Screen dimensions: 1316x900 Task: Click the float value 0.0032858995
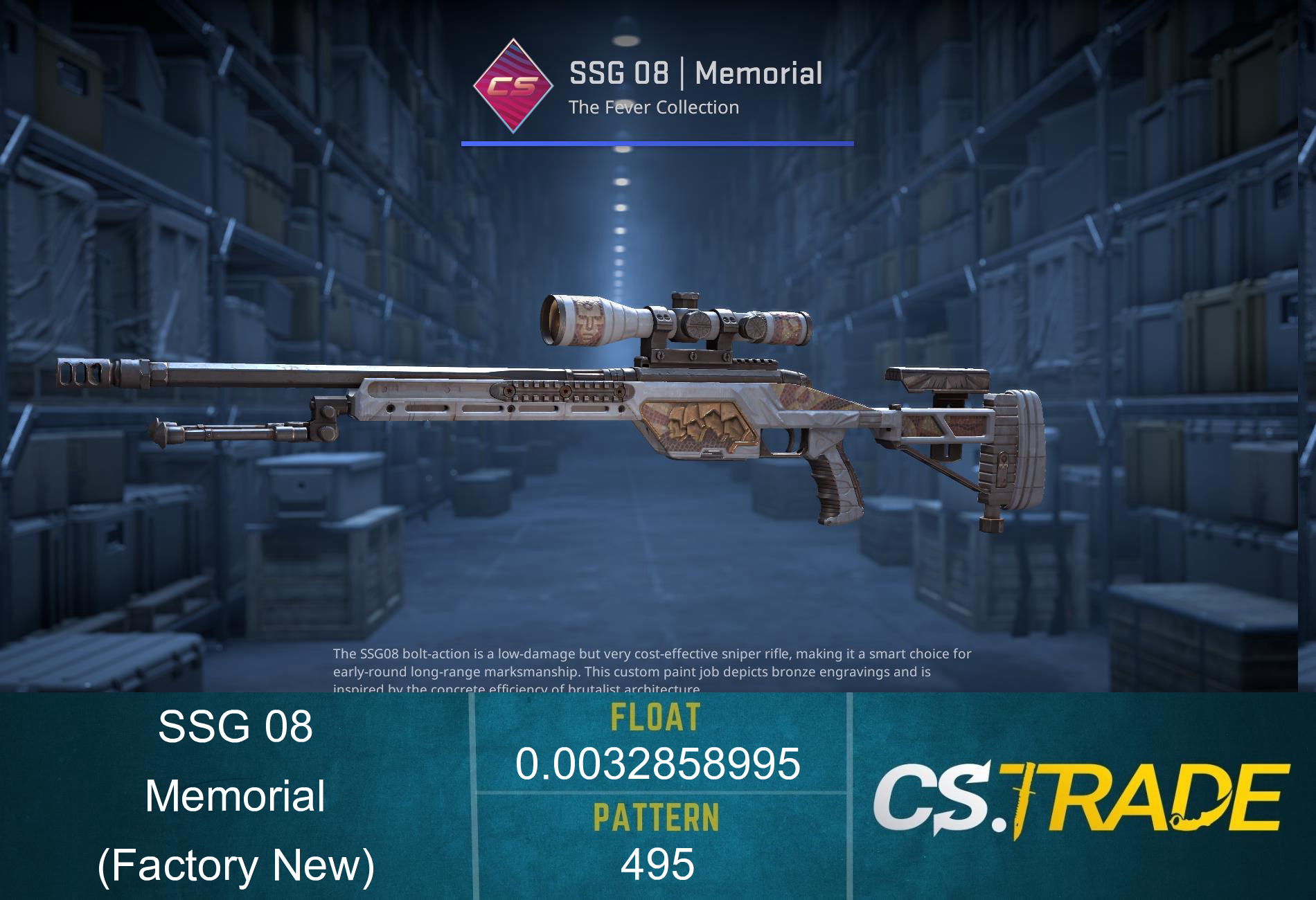[x=658, y=765]
